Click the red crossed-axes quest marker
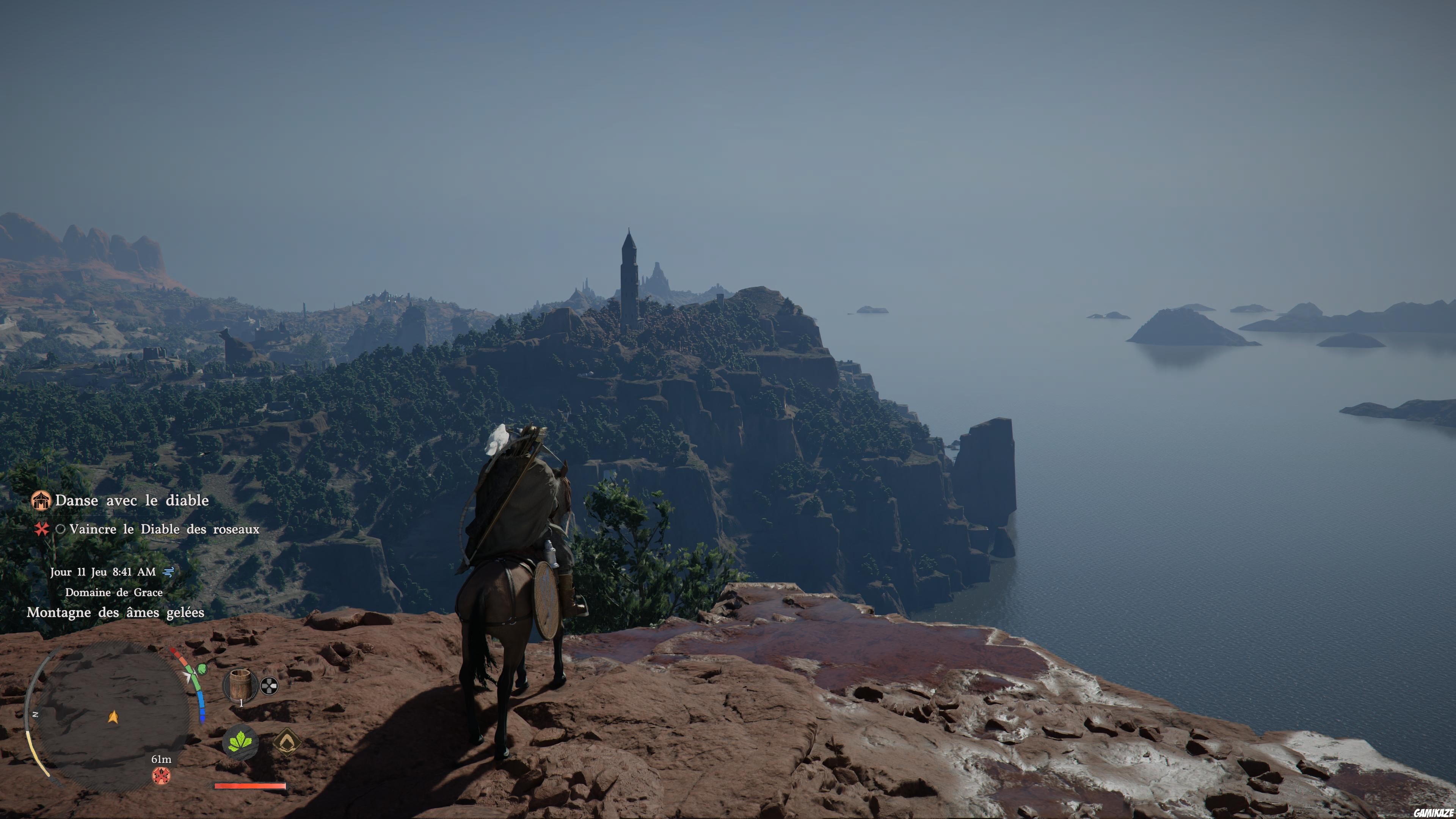 [162, 775]
